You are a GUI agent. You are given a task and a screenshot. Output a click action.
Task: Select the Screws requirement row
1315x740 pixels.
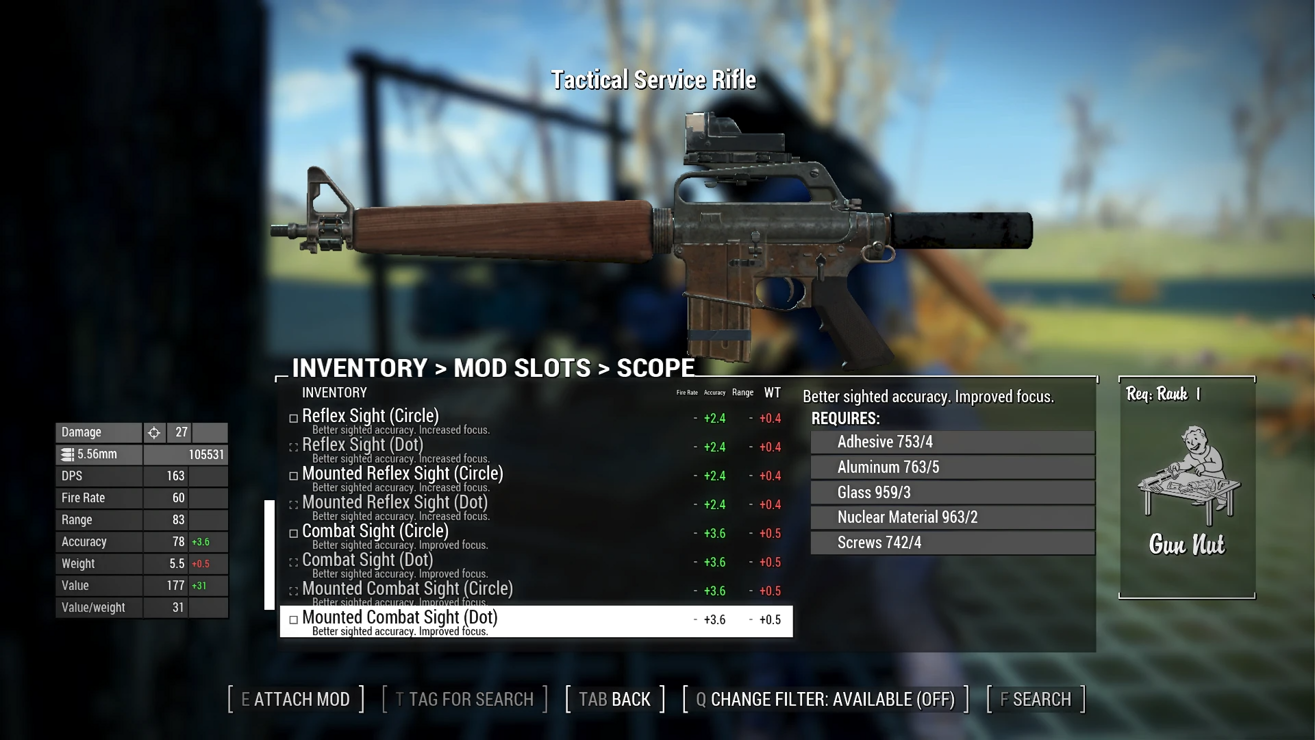(952, 542)
